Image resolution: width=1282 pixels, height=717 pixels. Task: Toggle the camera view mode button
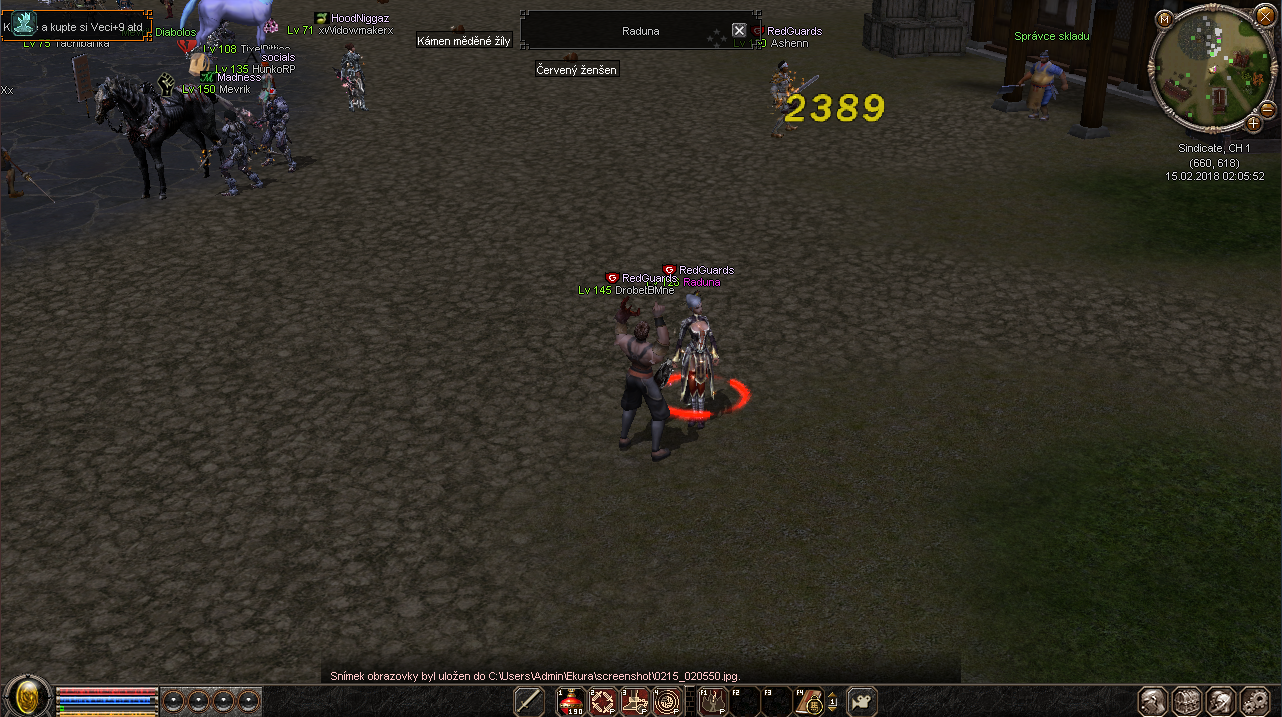pos(862,702)
